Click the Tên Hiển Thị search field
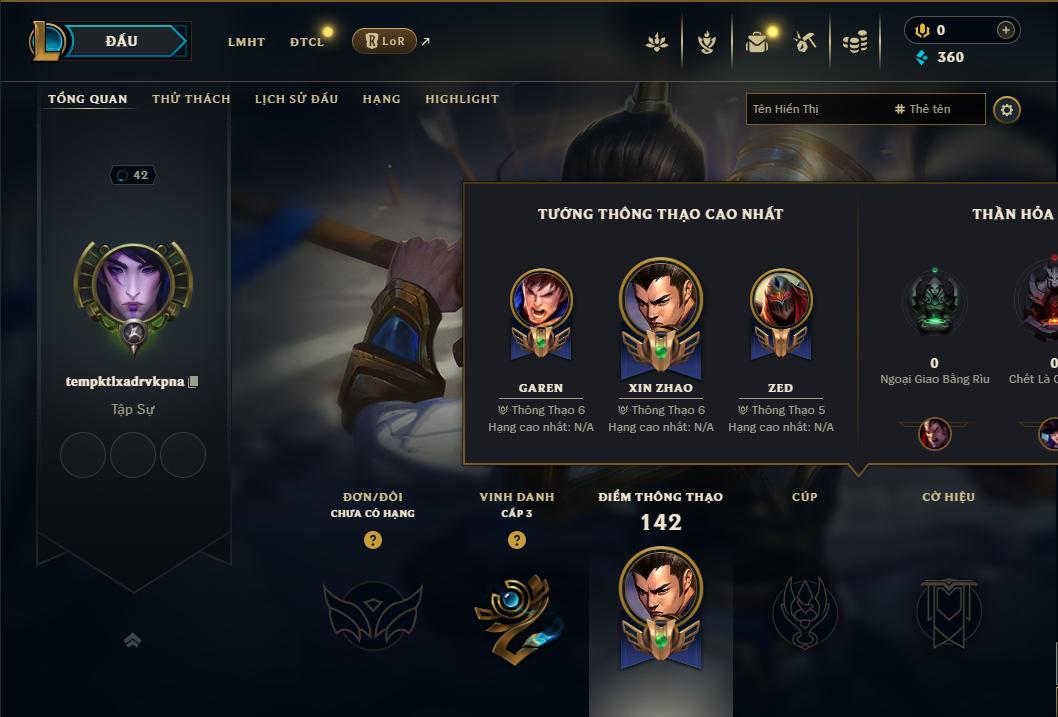 pos(815,109)
